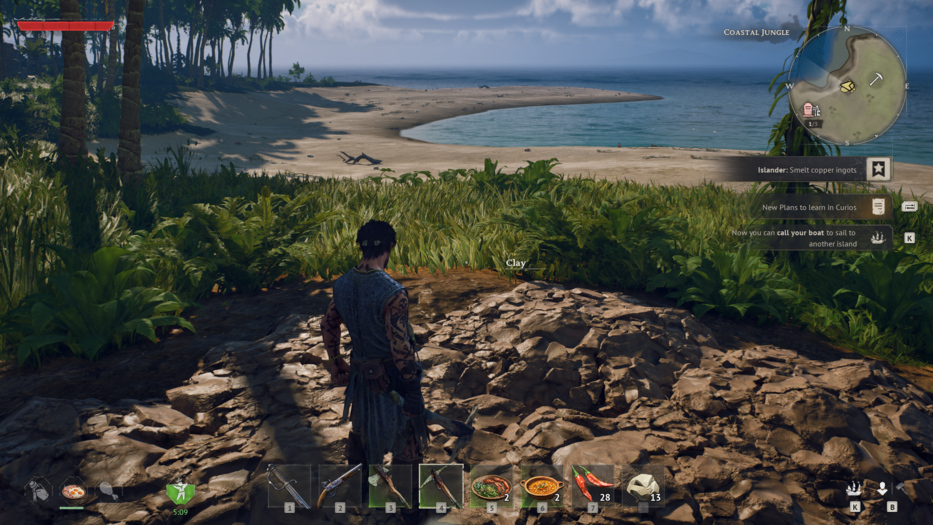Click the down arrow icon near the ship

point(882,489)
